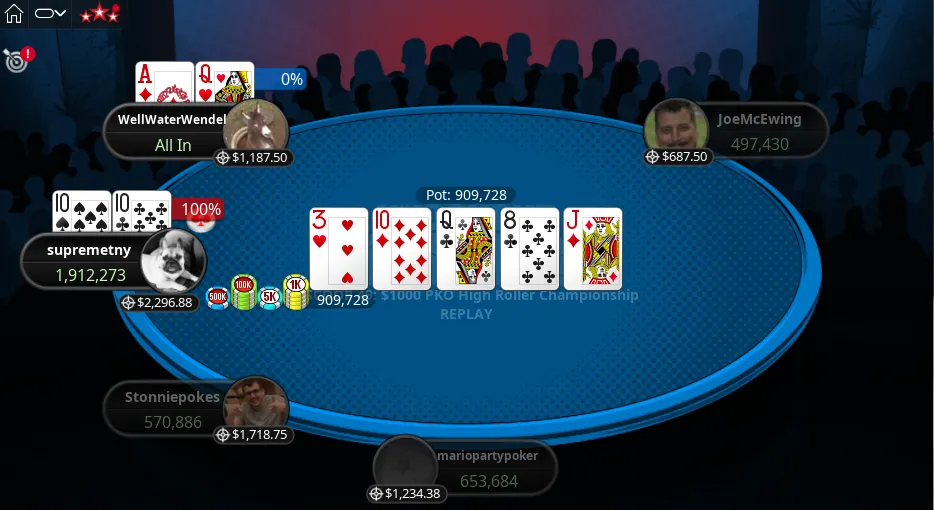Image resolution: width=934 pixels, height=510 pixels.
Task: Open the dartboard target missions icon
Action: [15, 60]
